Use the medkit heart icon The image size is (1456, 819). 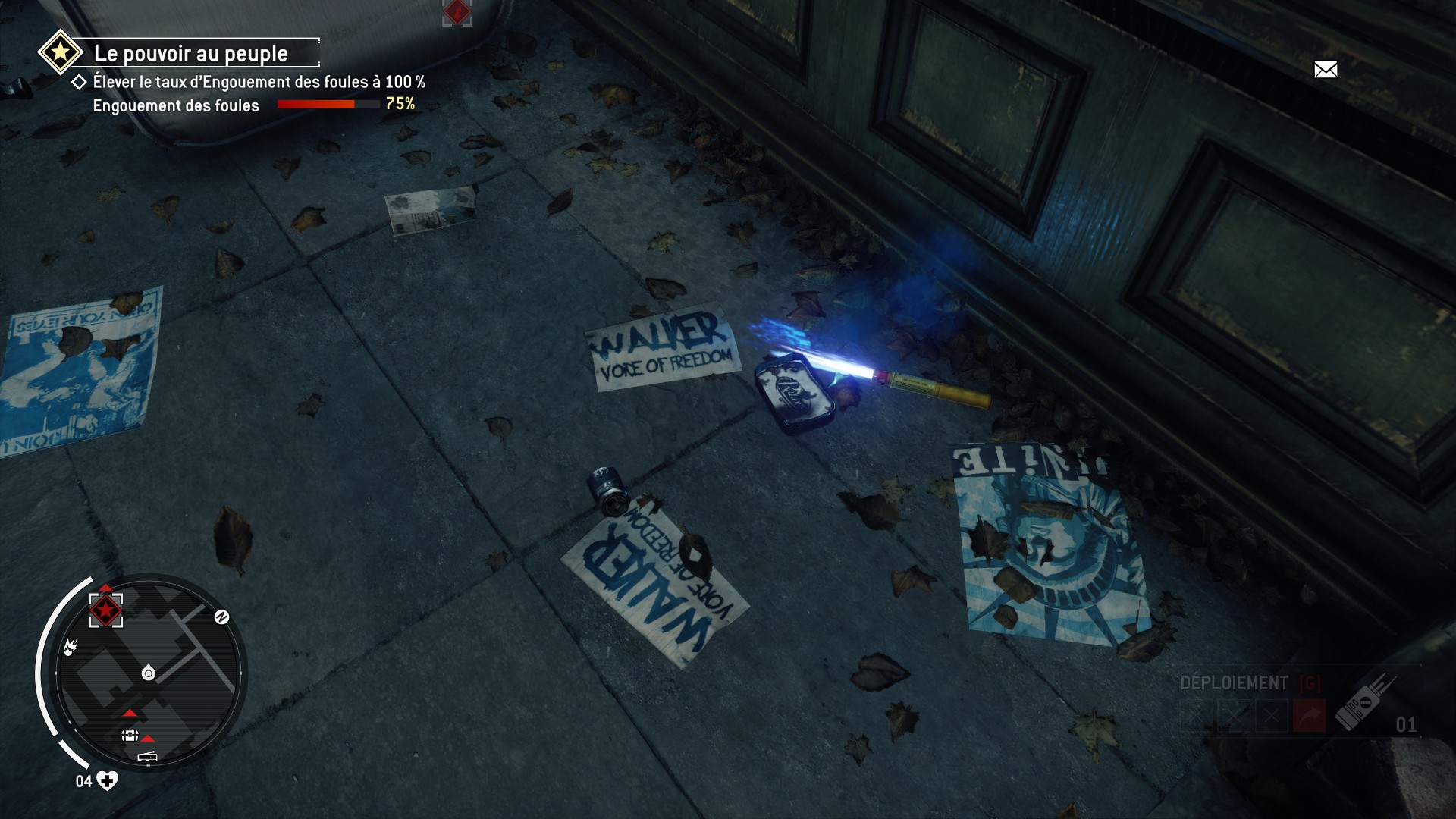(107, 781)
